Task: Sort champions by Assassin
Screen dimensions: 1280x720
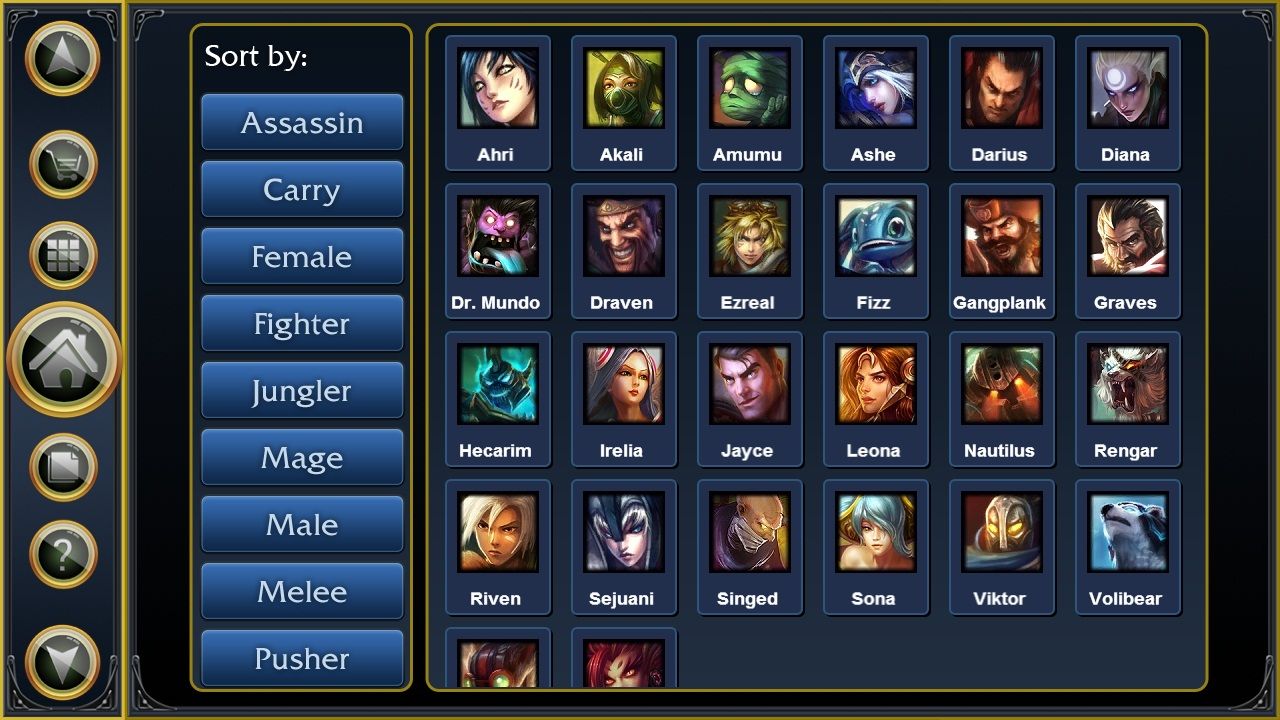Action: point(302,122)
